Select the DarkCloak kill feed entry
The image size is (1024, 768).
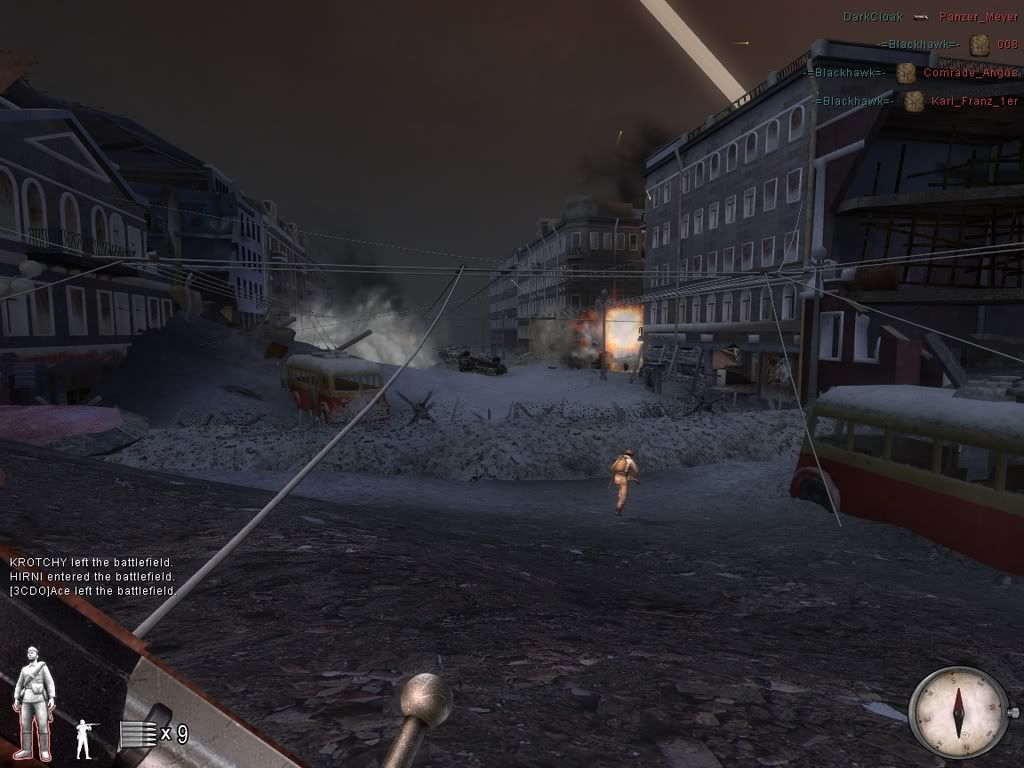pyautogui.click(x=930, y=17)
